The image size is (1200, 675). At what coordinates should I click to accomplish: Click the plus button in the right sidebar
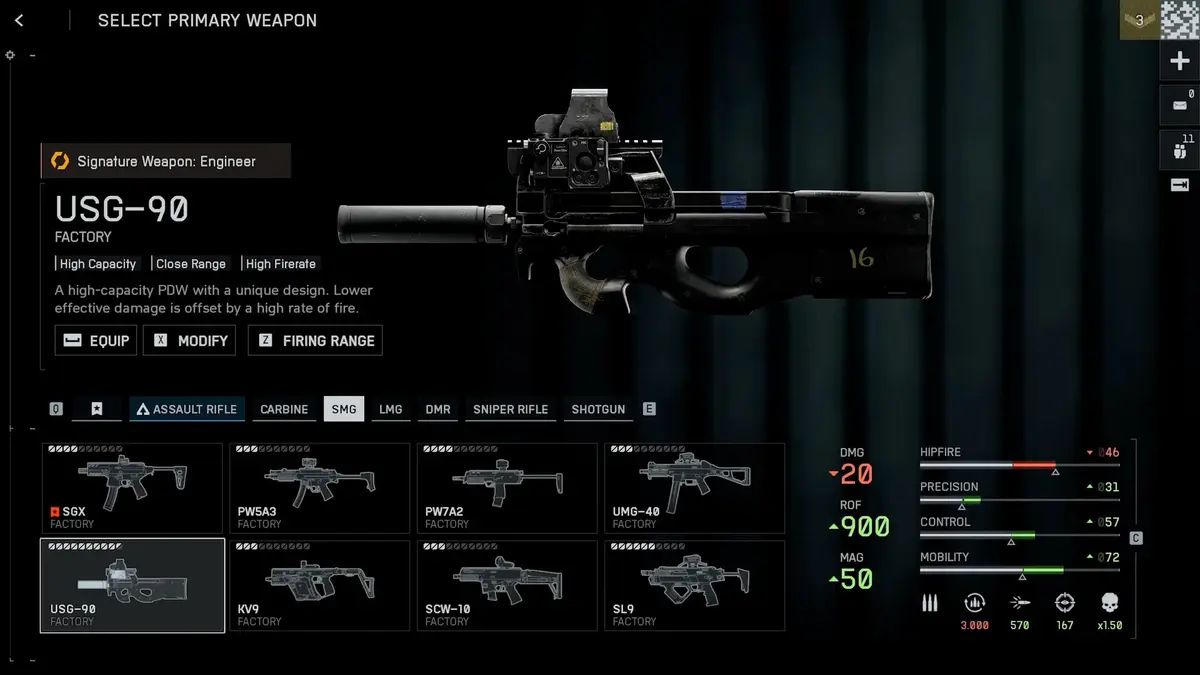point(1179,62)
